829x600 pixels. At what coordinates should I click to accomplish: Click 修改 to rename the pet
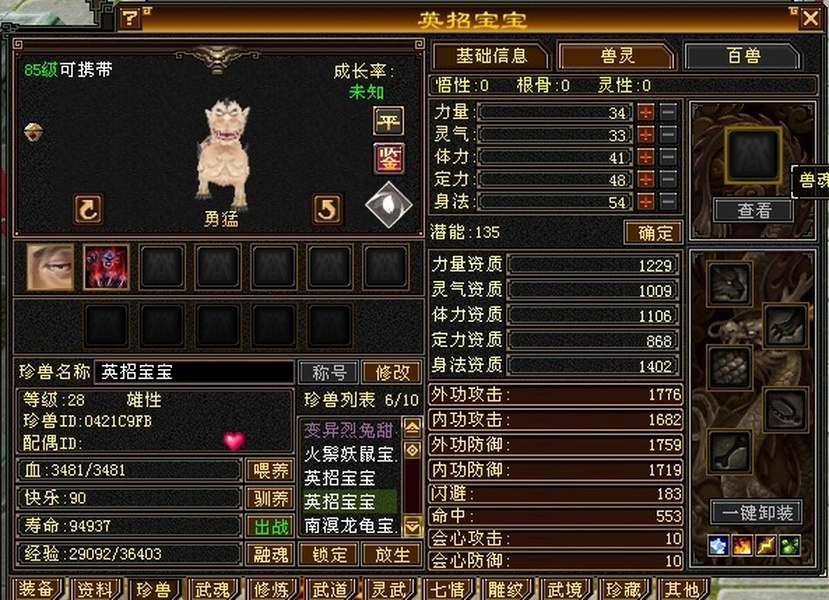tap(391, 372)
